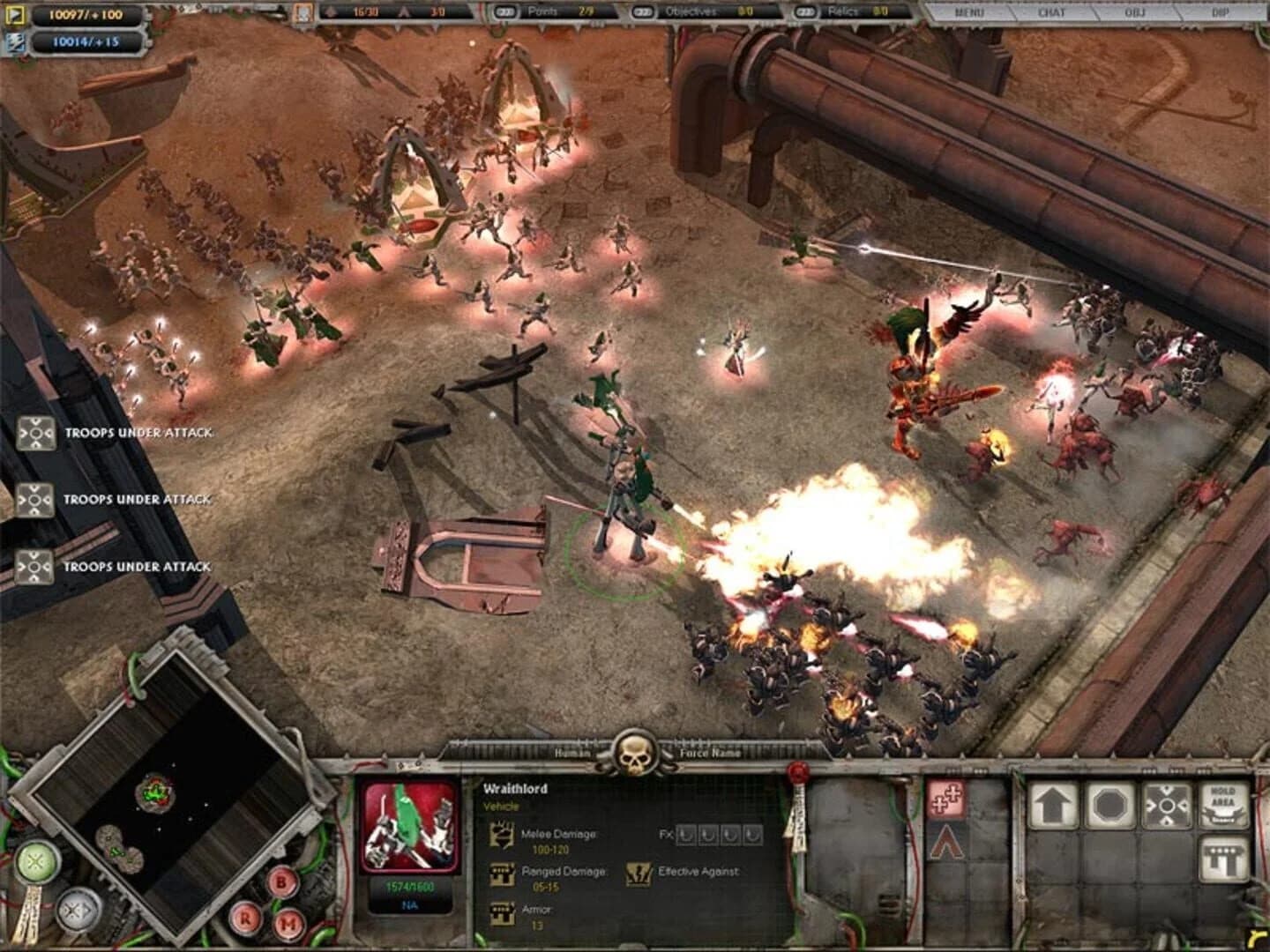Open the MENU from the top bar
This screenshot has width=1270, height=952.
coord(970,13)
